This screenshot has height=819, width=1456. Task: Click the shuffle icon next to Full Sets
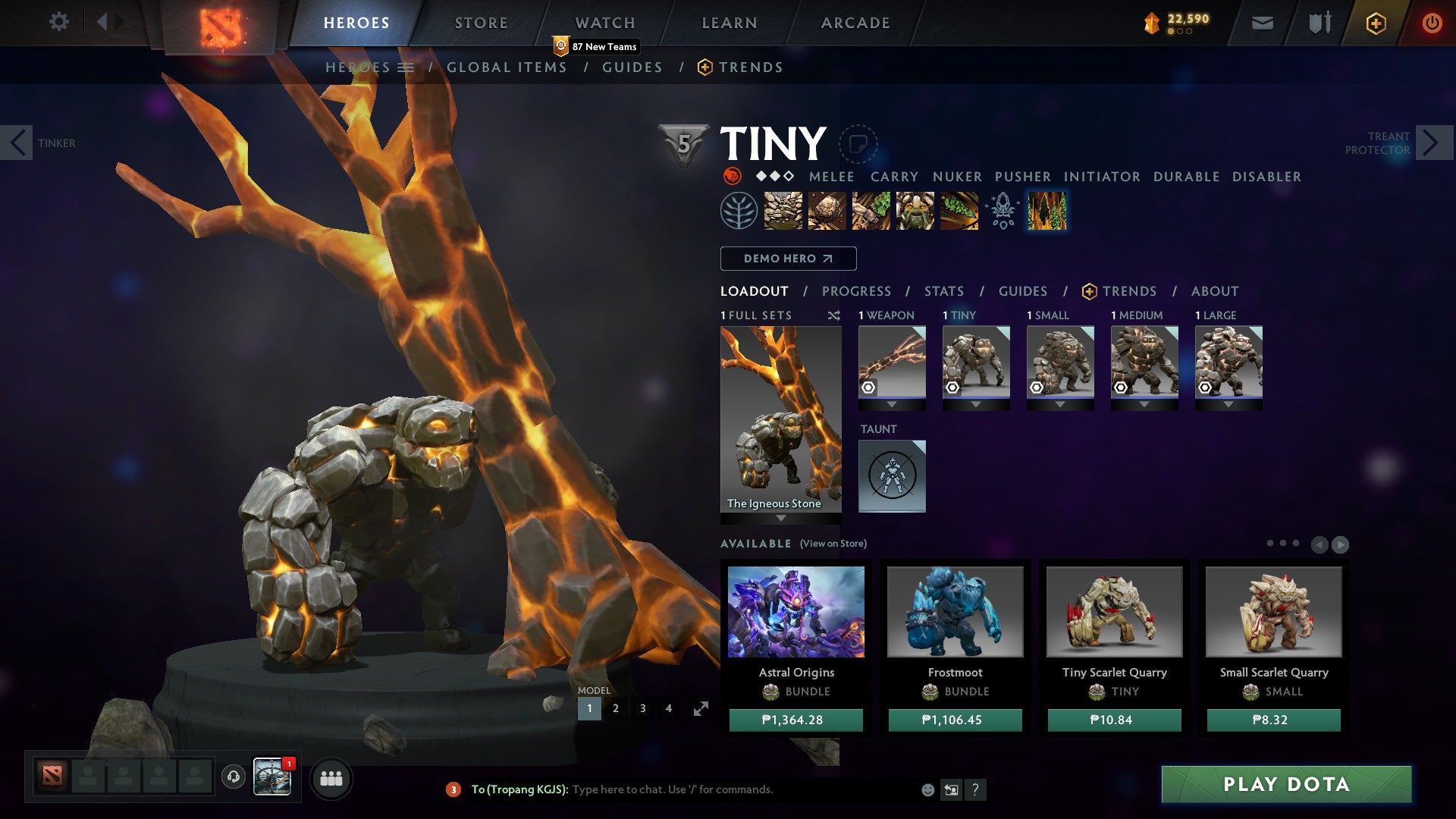pos(833,315)
